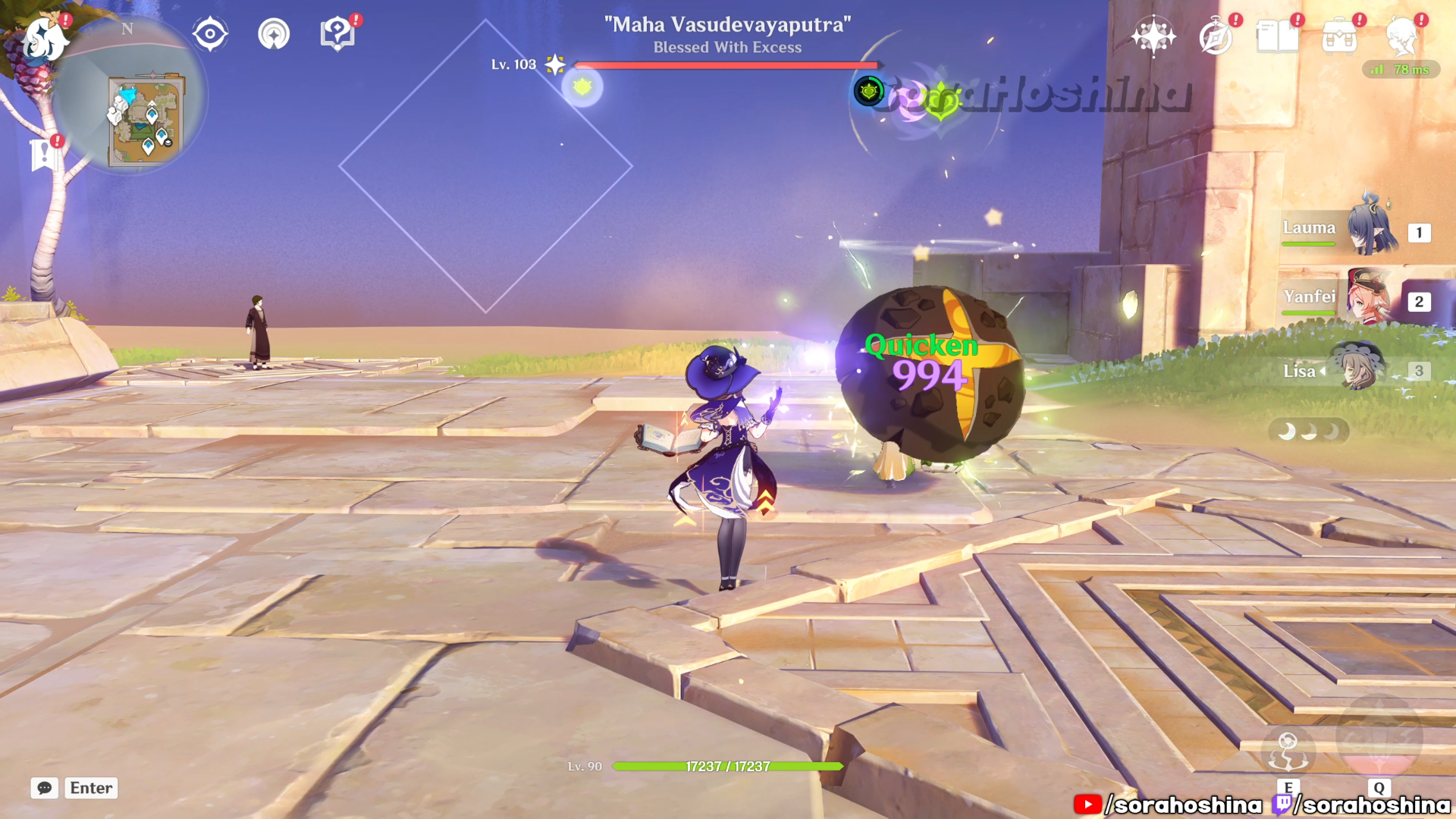Toggle elemental sight eye icon
Screen dimensions: 1456x819
[210, 35]
